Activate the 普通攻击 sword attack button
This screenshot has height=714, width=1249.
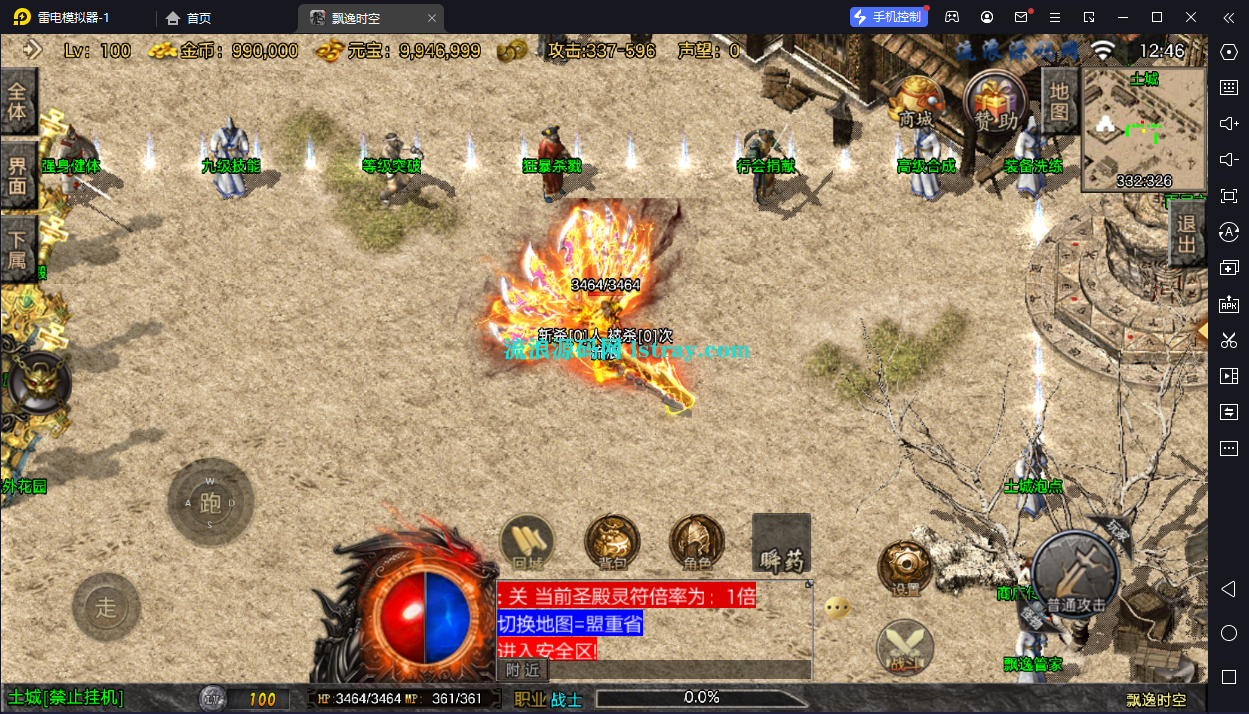(1076, 575)
